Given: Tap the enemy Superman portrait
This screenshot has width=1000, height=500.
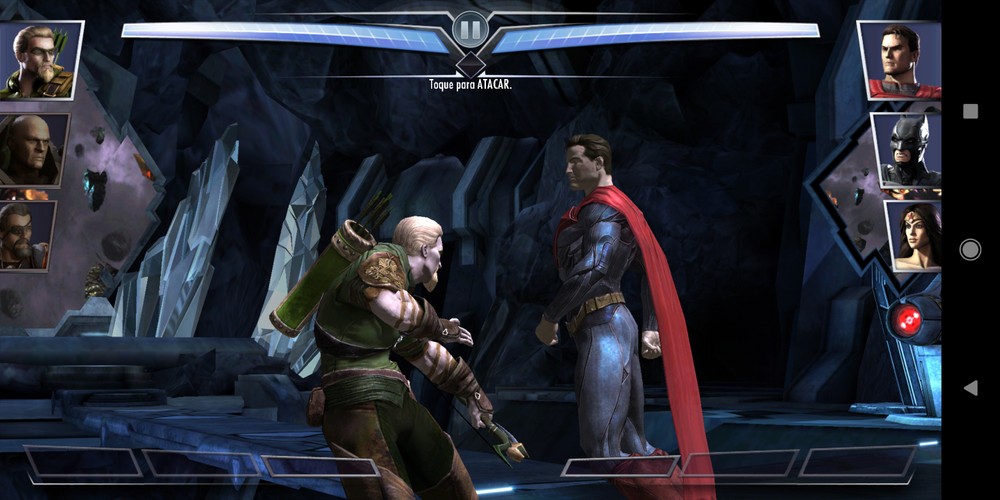Looking at the screenshot, I should (x=900, y=61).
